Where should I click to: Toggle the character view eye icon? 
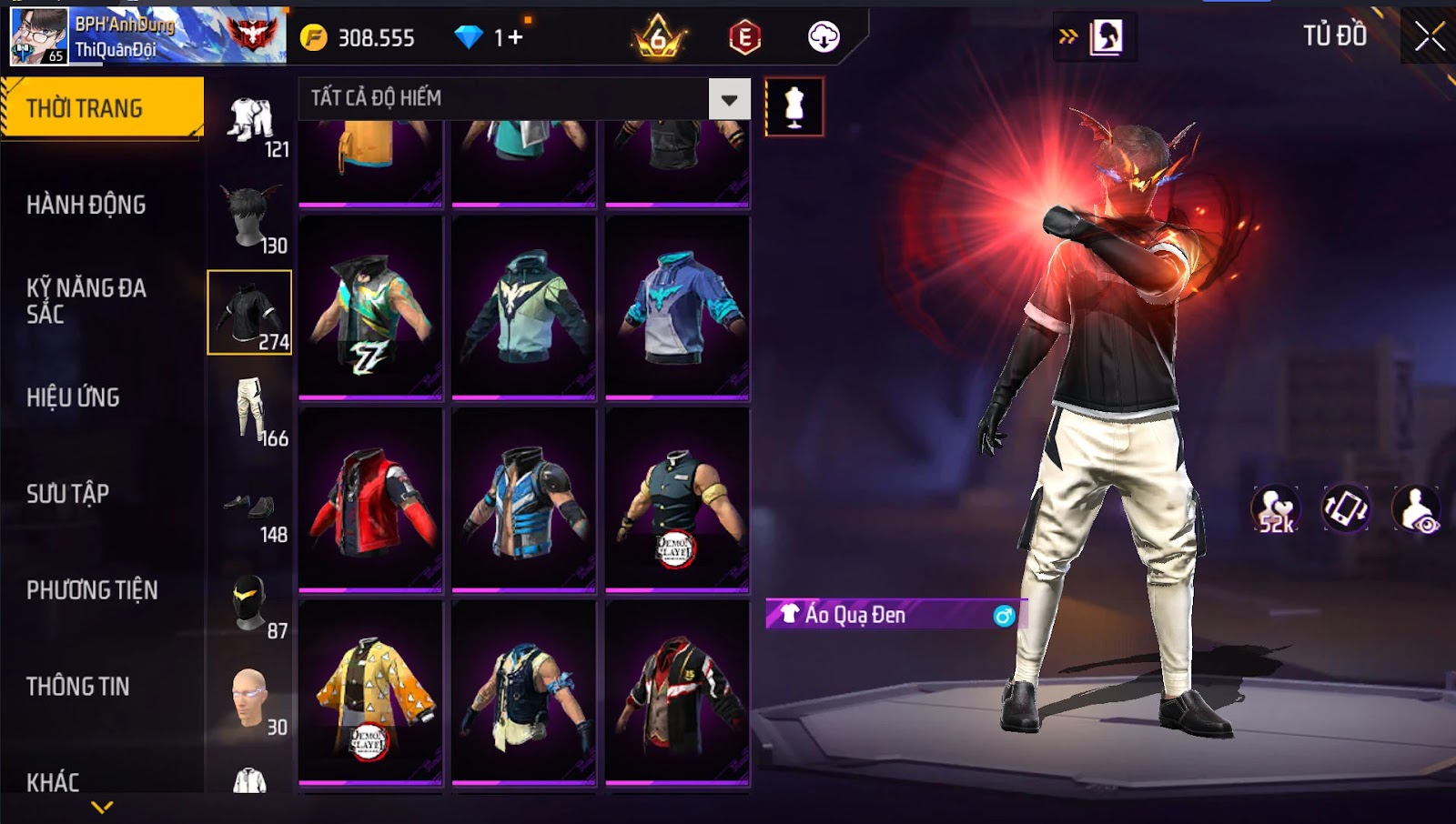point(1417,510)
